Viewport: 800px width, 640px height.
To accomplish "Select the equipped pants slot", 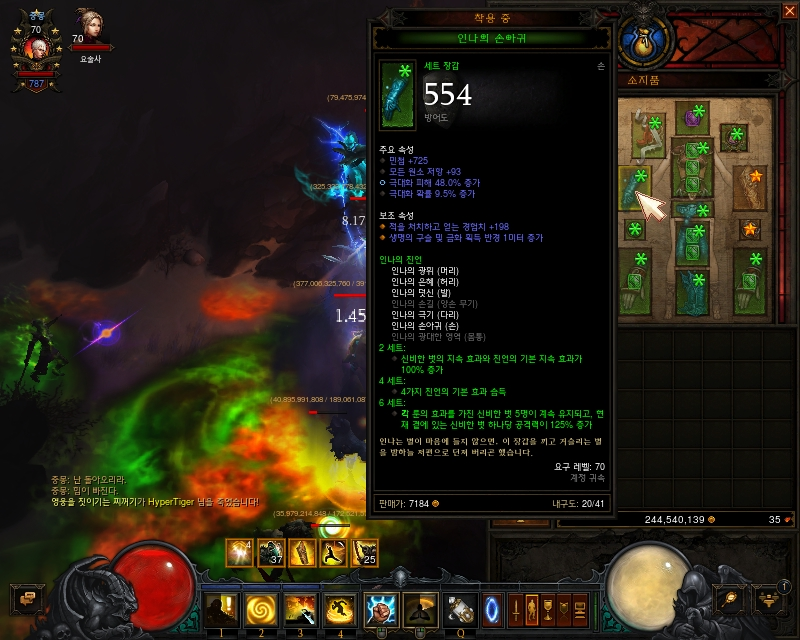I will point(690,242).
